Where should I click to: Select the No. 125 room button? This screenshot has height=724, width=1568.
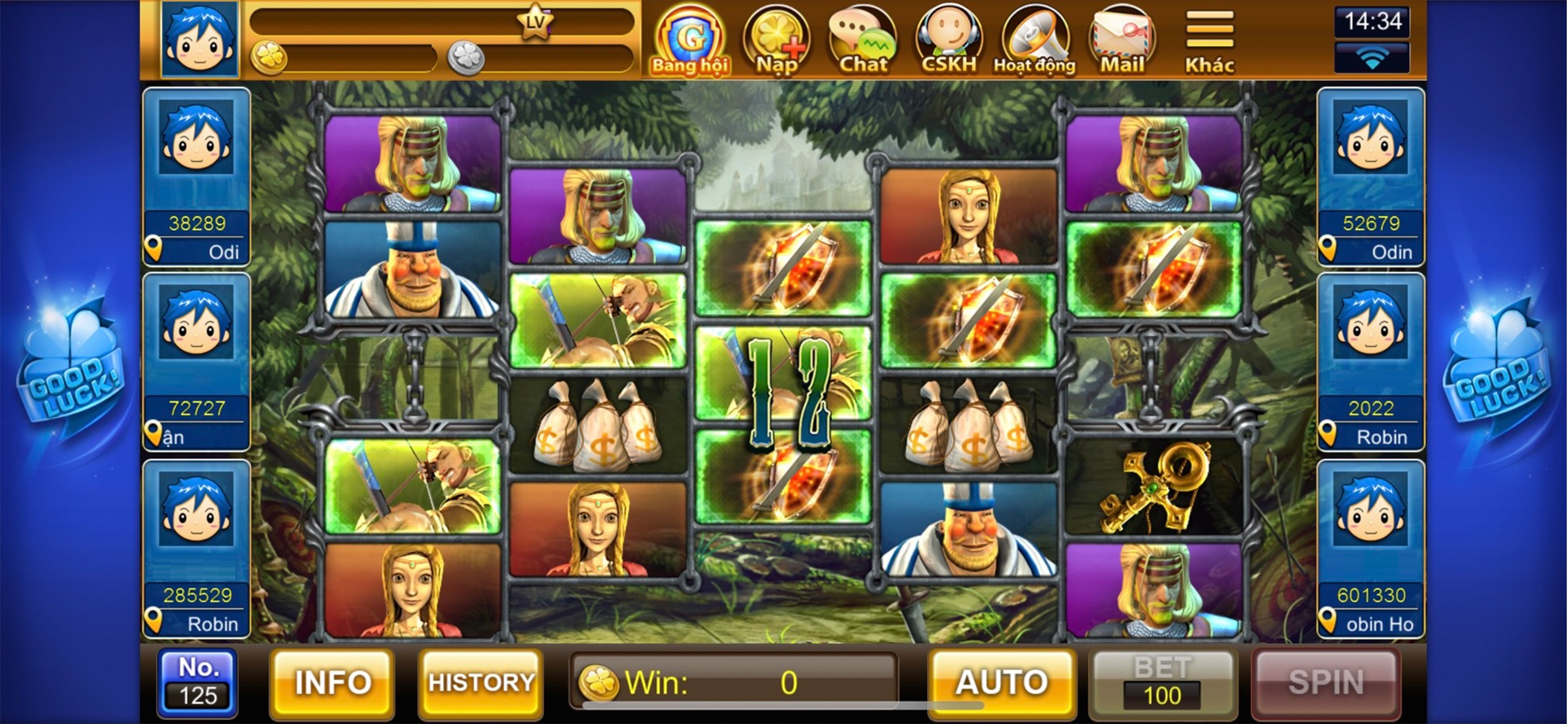[197, 683]
